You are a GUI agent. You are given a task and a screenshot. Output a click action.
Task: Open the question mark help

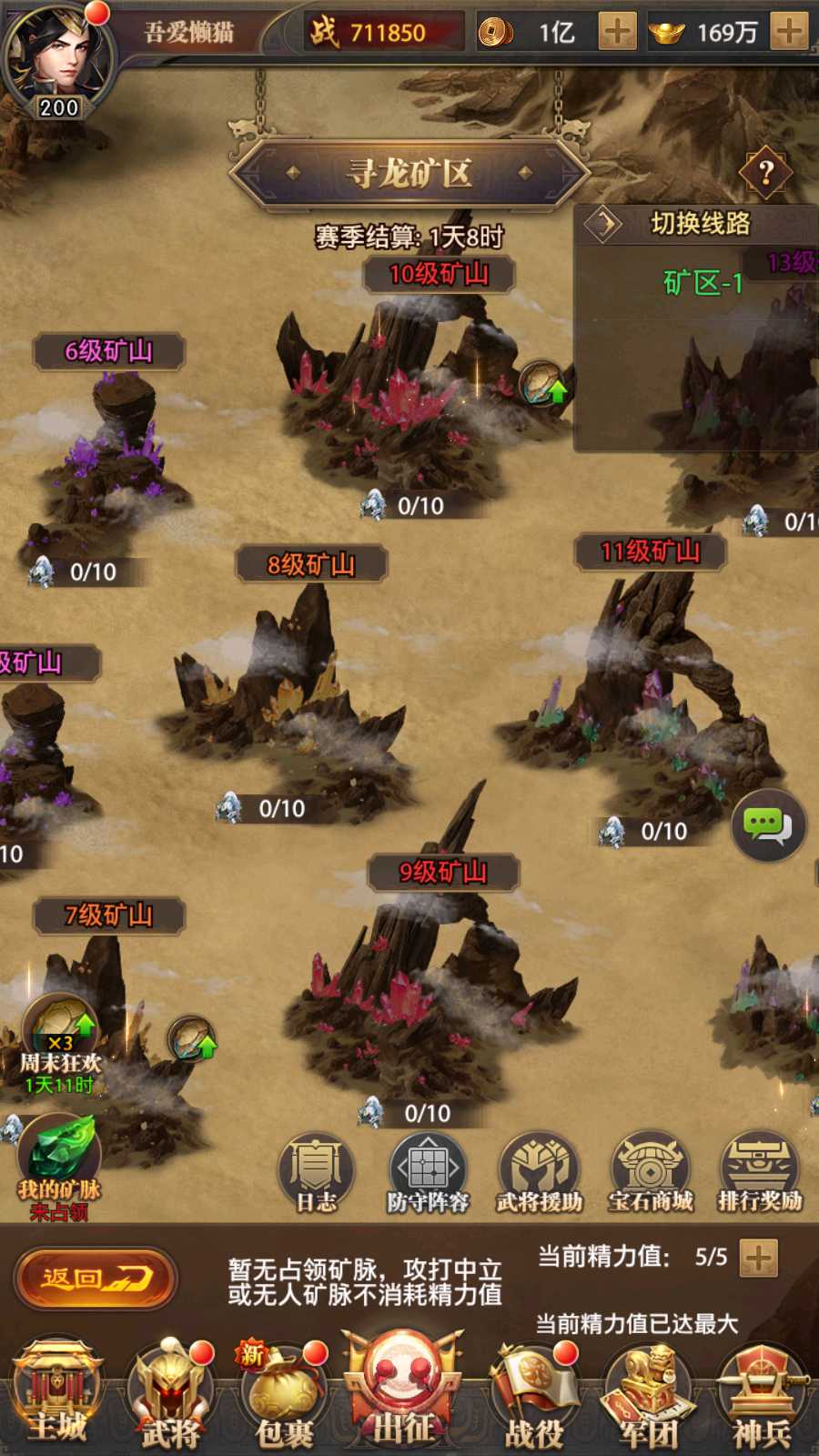coord(765,172)
